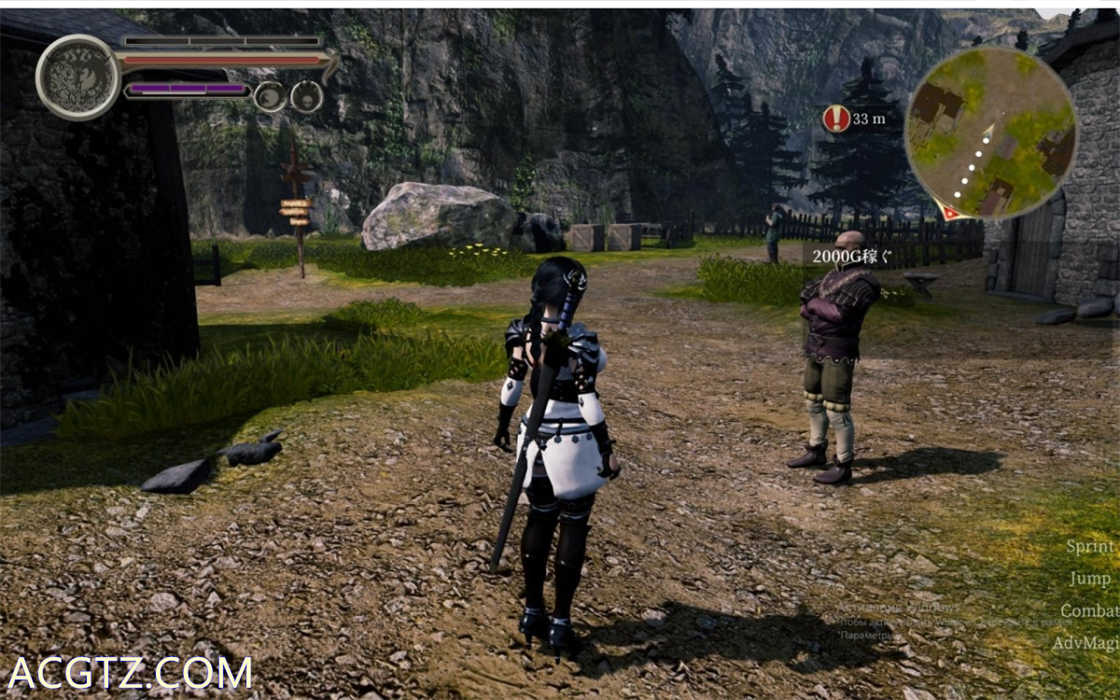The width and height of the screenshot is (1120, 700).
Task: Select the red exclamation quest marker
Action: coord(836,119)
